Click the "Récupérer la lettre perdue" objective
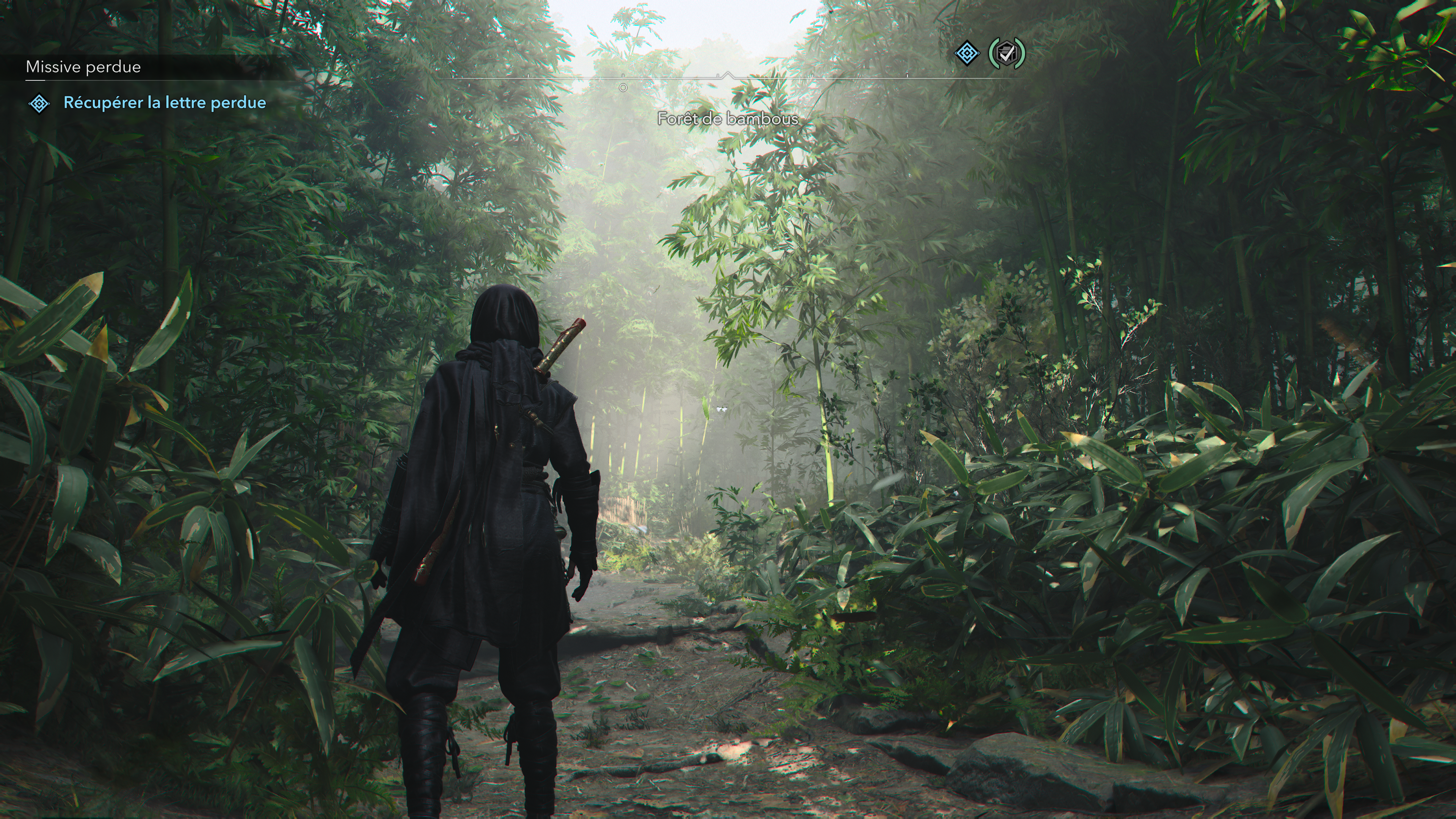This screenshot has width=1456, height=819. click(x=165, y=103)
